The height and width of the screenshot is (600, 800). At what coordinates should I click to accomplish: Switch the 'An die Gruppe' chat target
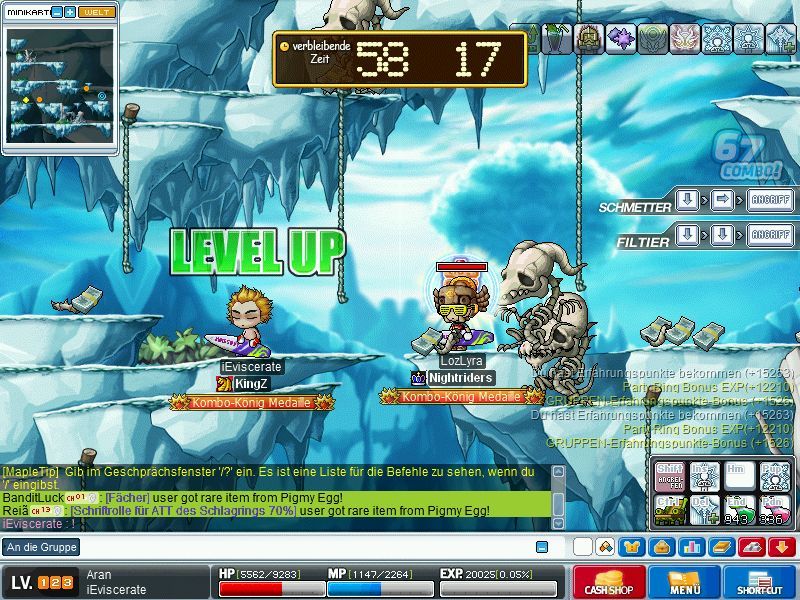point(41,547)
